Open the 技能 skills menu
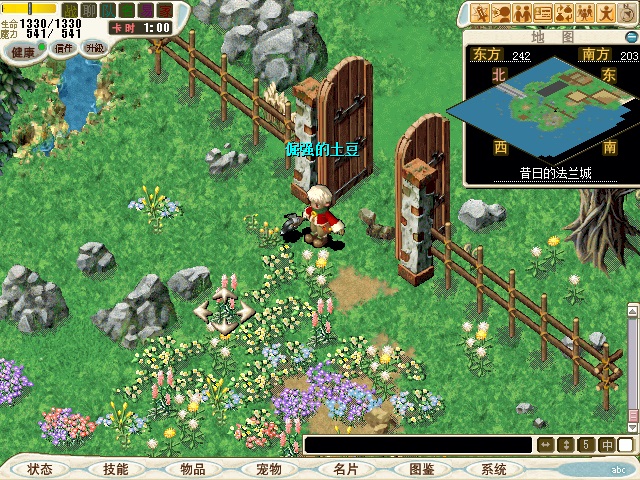Viewport: 640px width, 480px height. [x=115, y=469]
